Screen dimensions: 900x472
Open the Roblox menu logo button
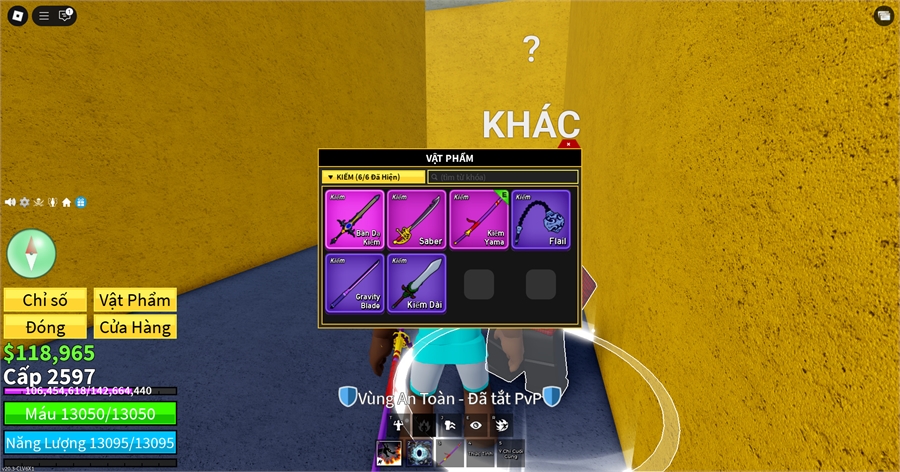coord(17,15)
